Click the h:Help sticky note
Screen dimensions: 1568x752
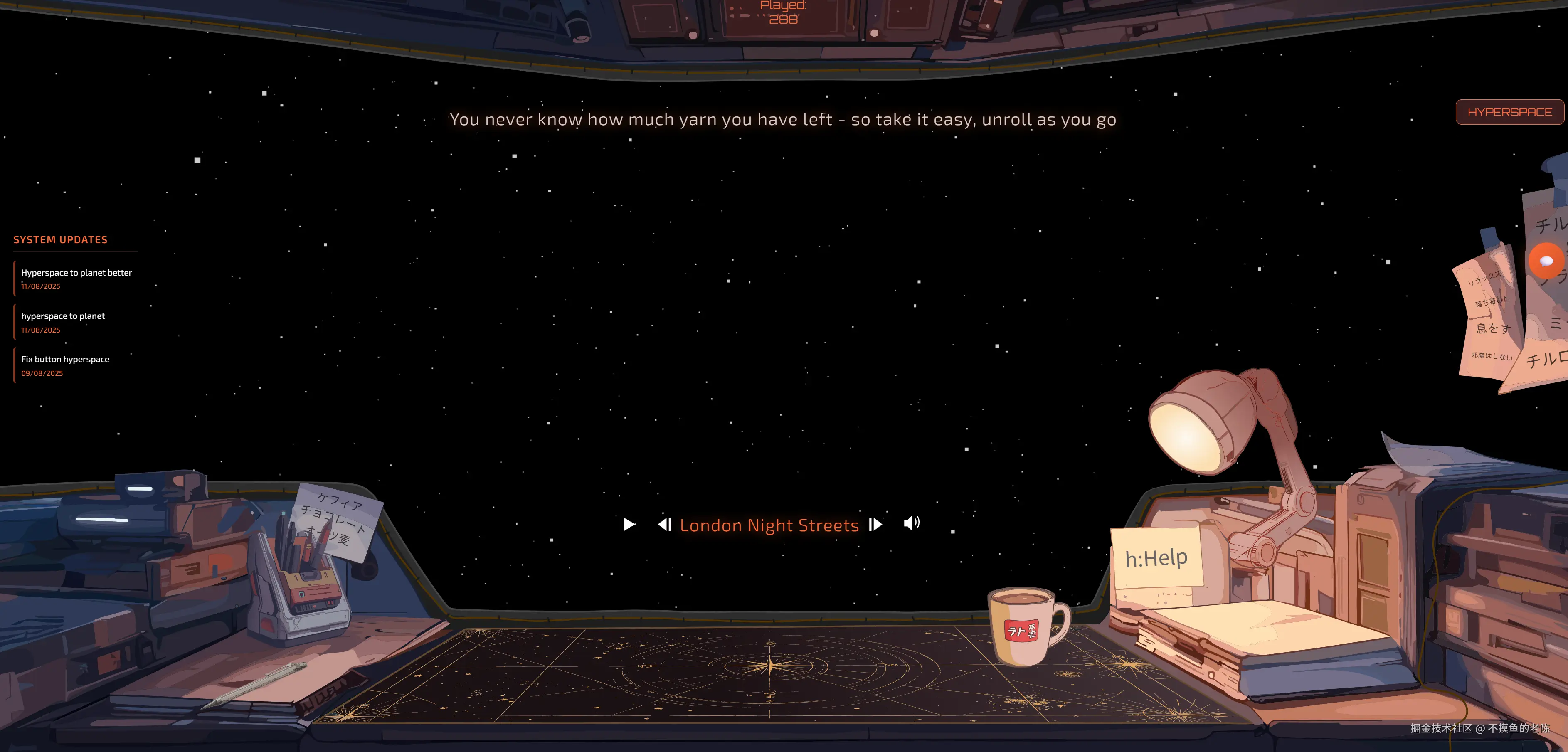tap(1156, 557)
